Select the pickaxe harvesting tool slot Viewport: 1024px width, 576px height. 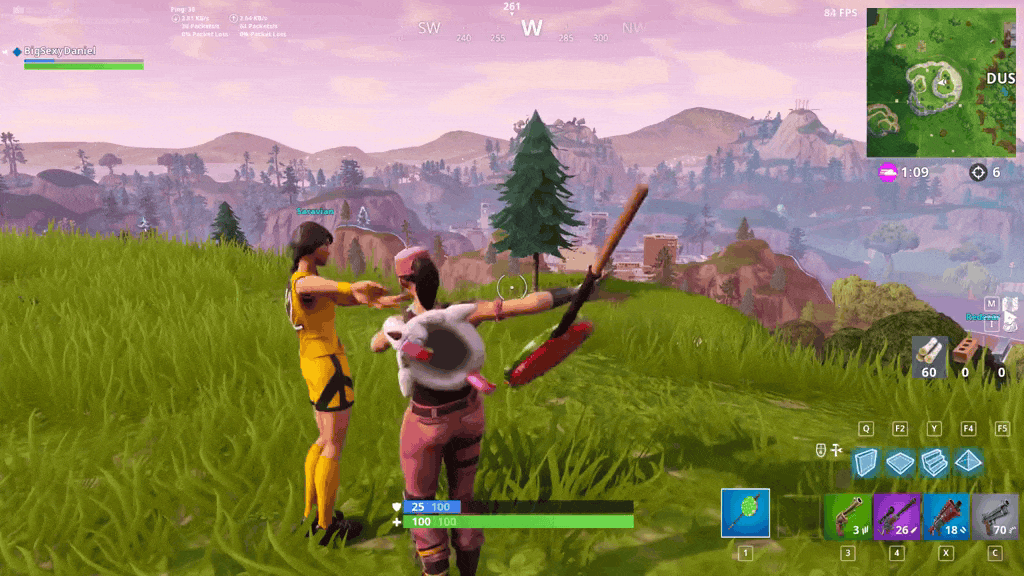(745, 513)
